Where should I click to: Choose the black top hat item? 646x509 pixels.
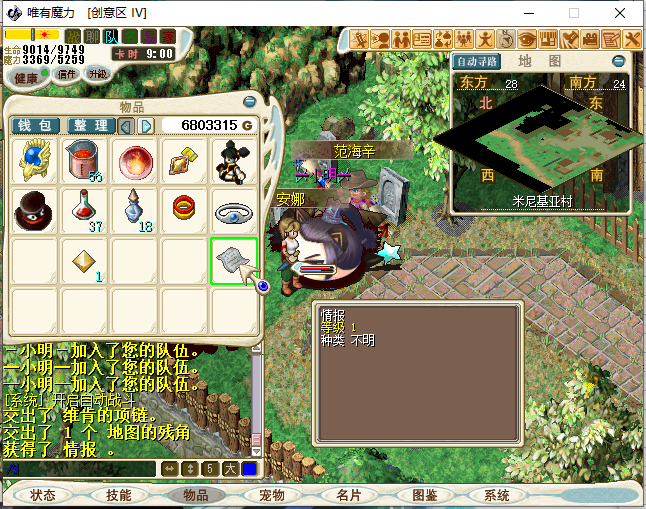click(35, 210)
